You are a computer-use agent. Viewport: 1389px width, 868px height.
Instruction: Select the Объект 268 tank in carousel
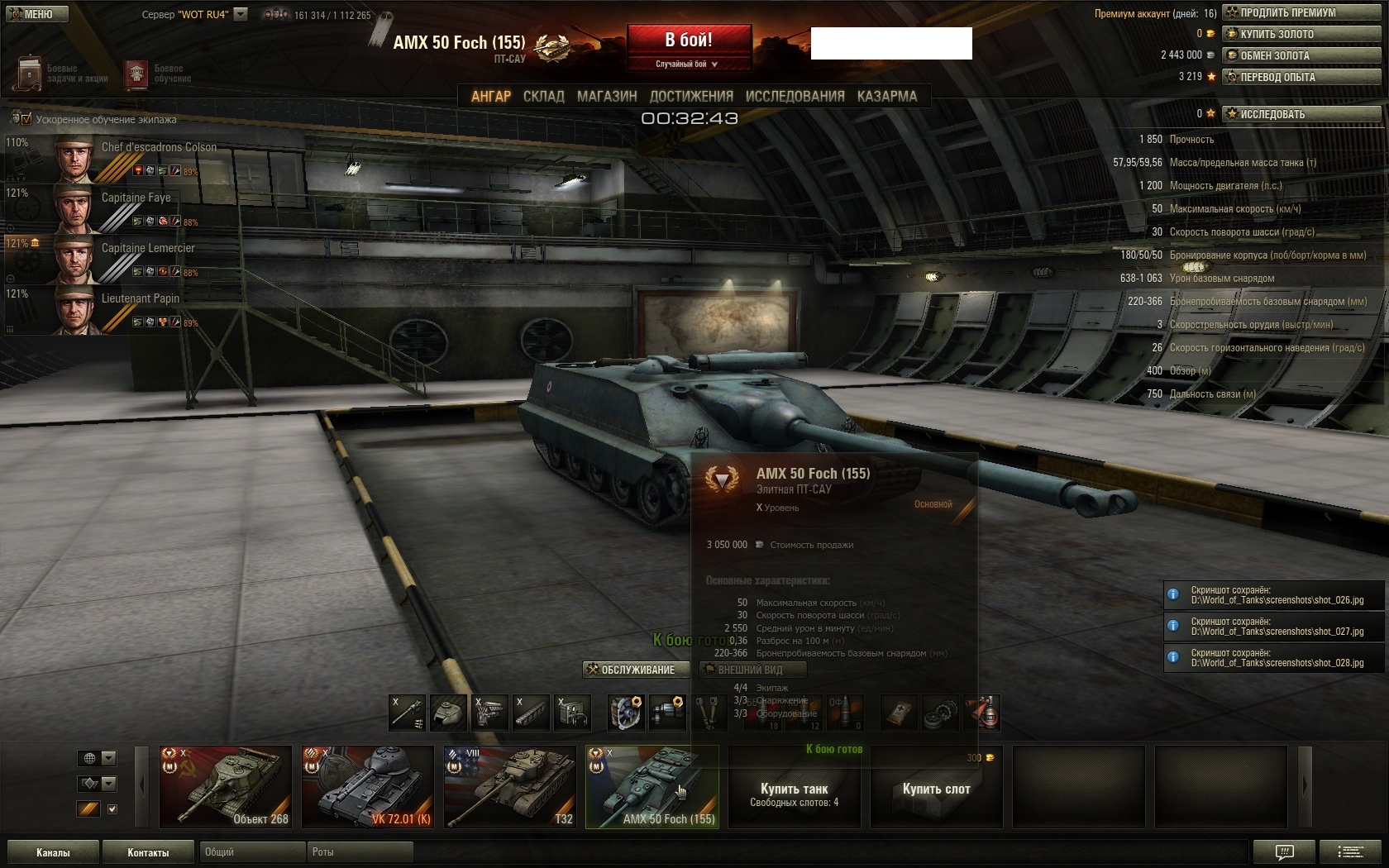[x=226, y=786]
